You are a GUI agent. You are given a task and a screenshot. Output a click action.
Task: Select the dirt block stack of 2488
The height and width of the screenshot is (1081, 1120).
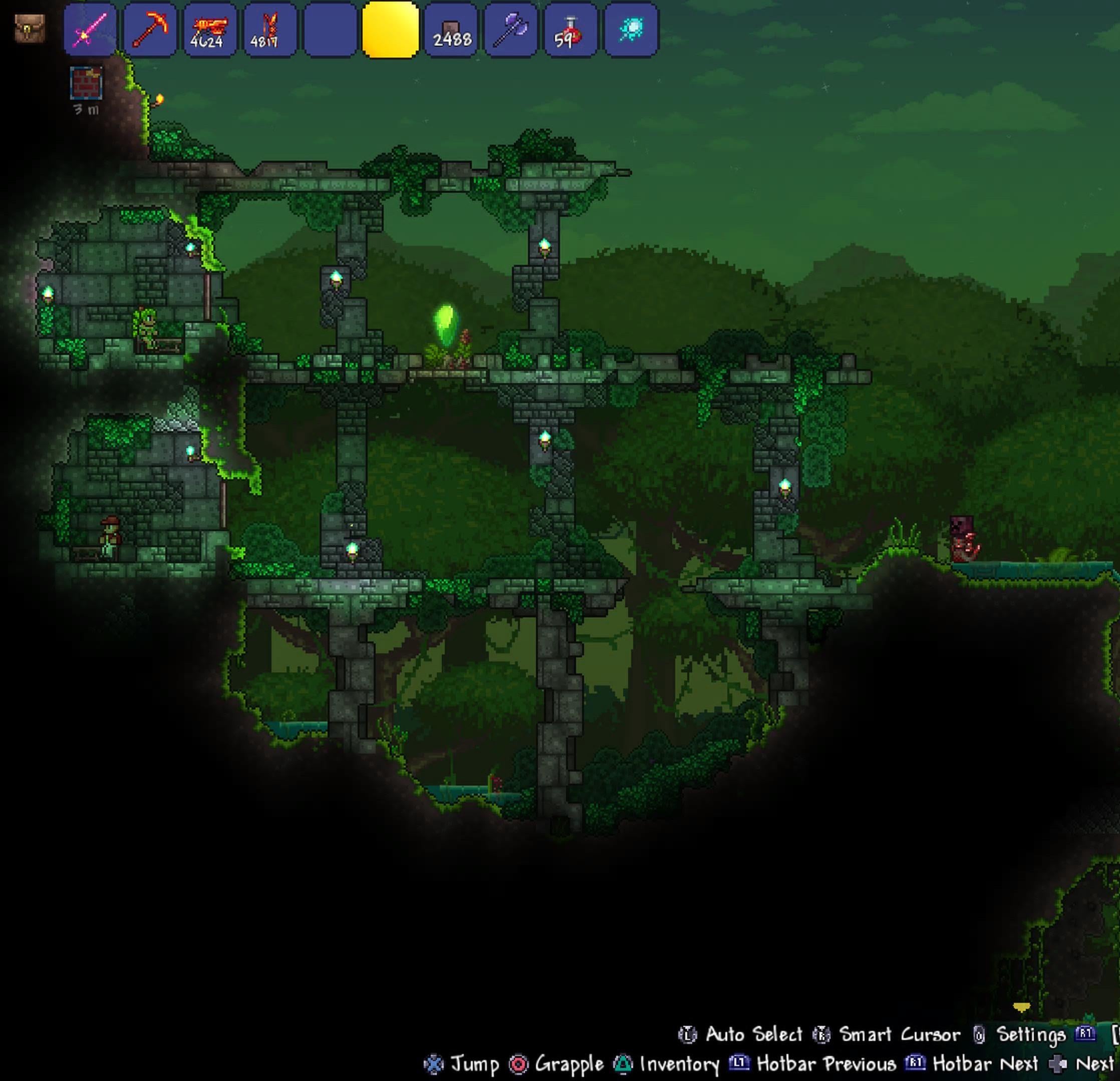[451, 30]
